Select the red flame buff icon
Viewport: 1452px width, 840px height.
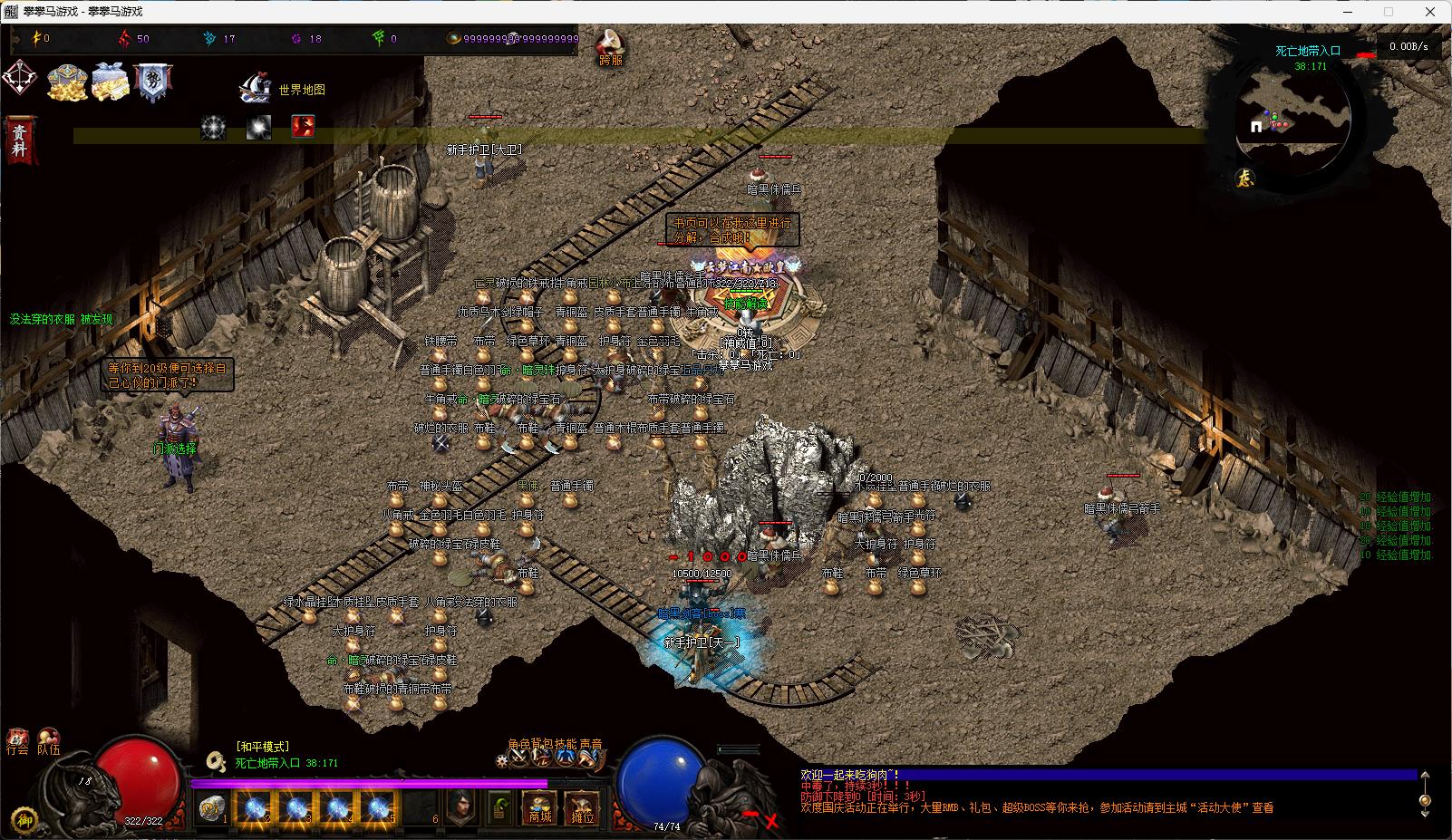303,126
